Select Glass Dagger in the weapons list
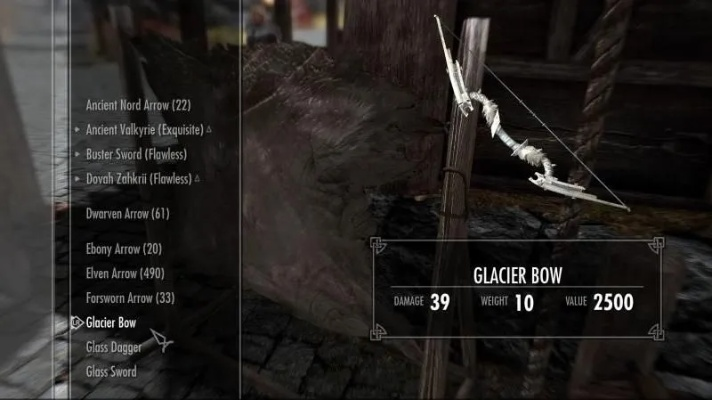This screenshot has width=712, height=400. pos(113,347)
